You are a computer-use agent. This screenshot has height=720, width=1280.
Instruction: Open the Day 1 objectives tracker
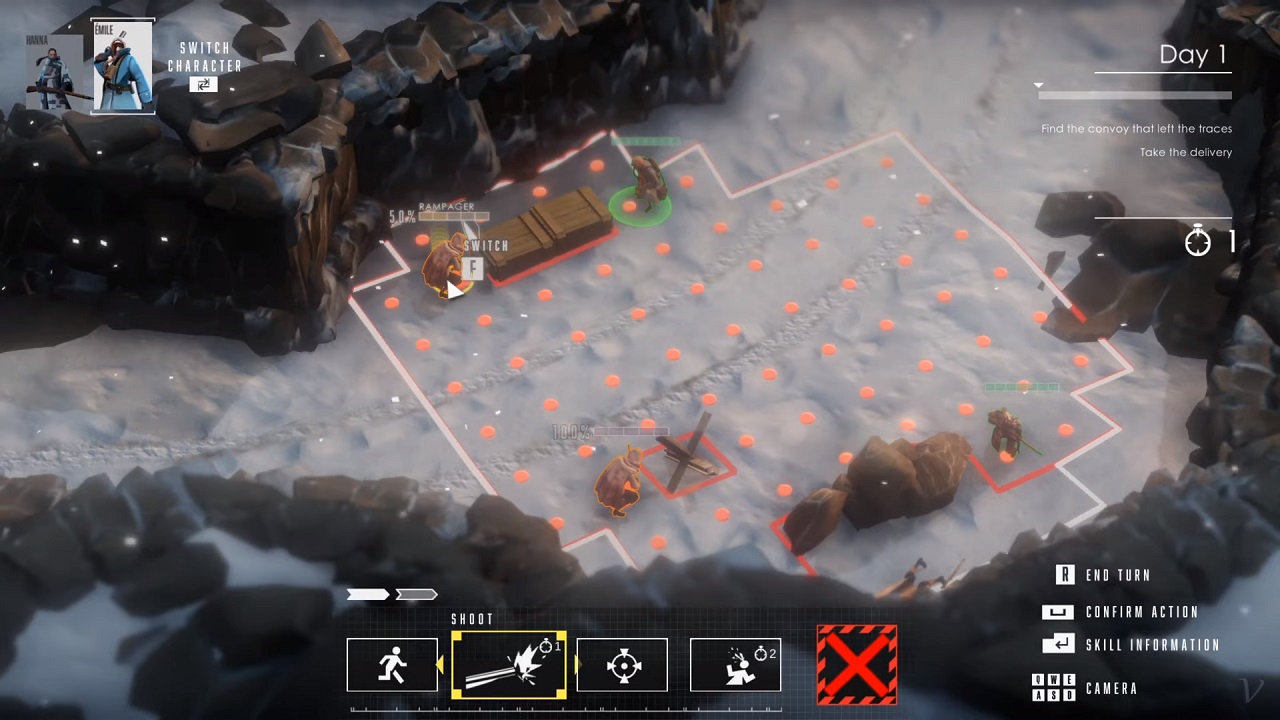point(1192,56)
